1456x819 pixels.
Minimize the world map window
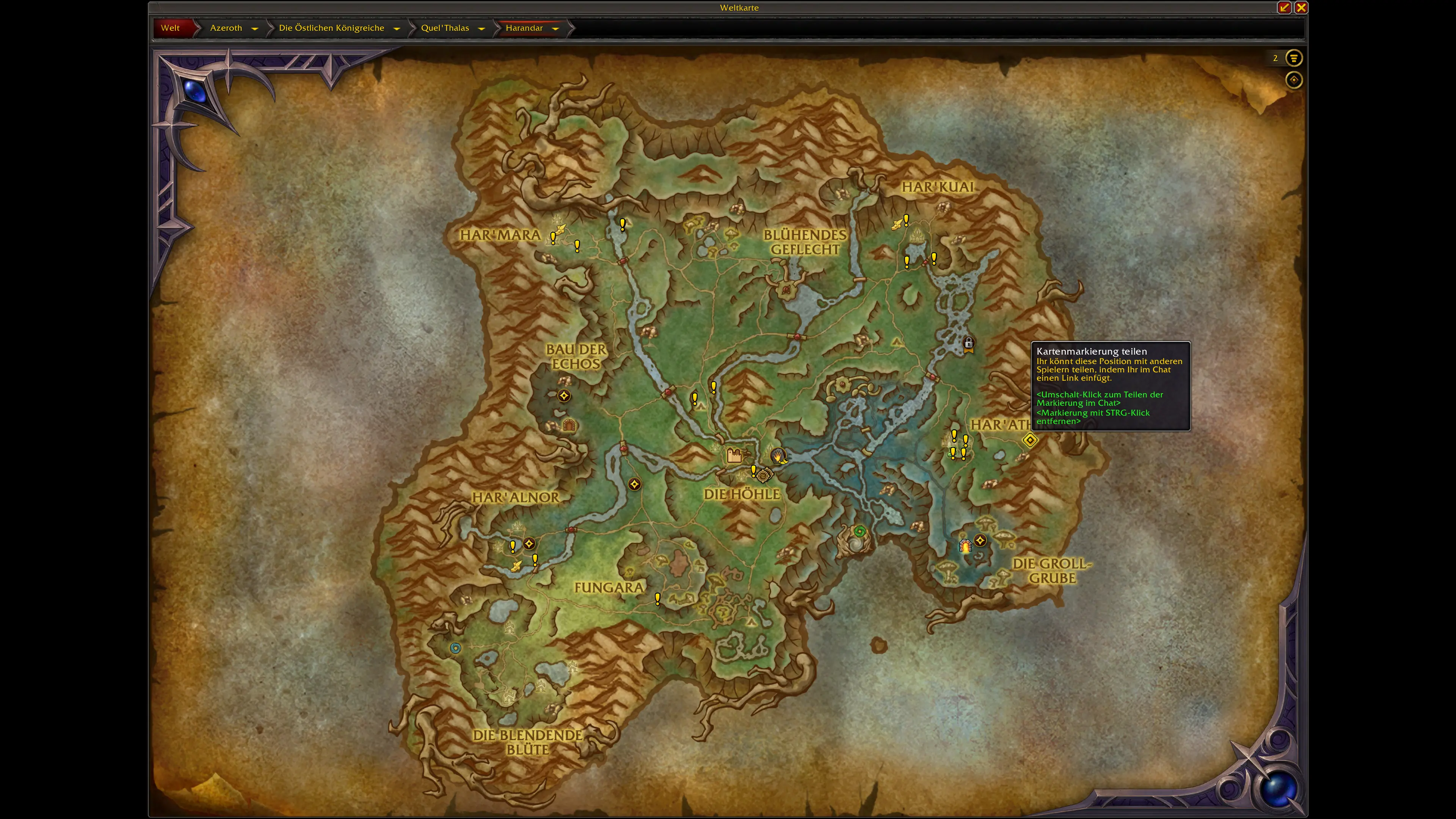tap(1284, 7)
